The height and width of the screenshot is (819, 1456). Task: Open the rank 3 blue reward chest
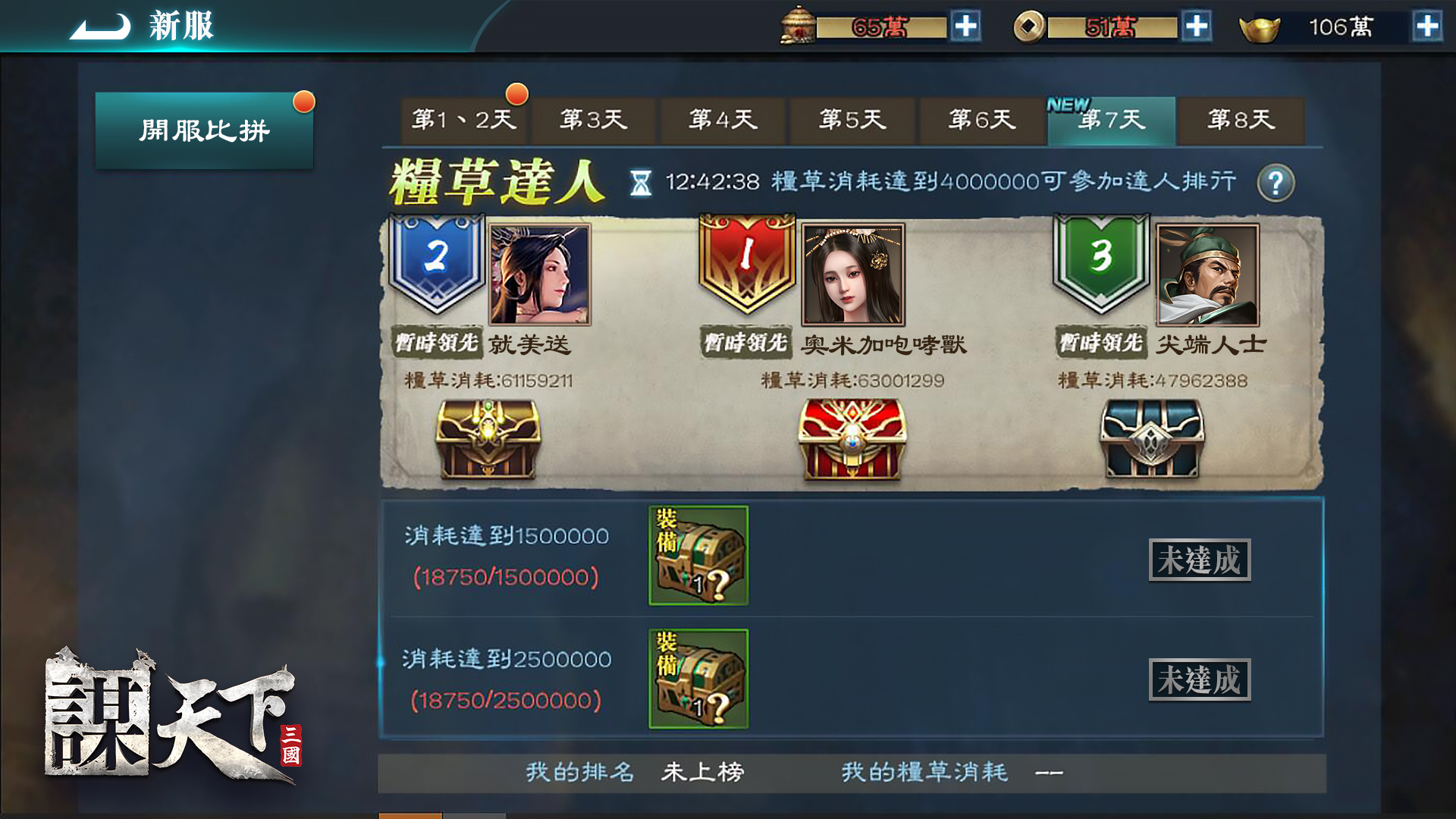[1151, 442]
